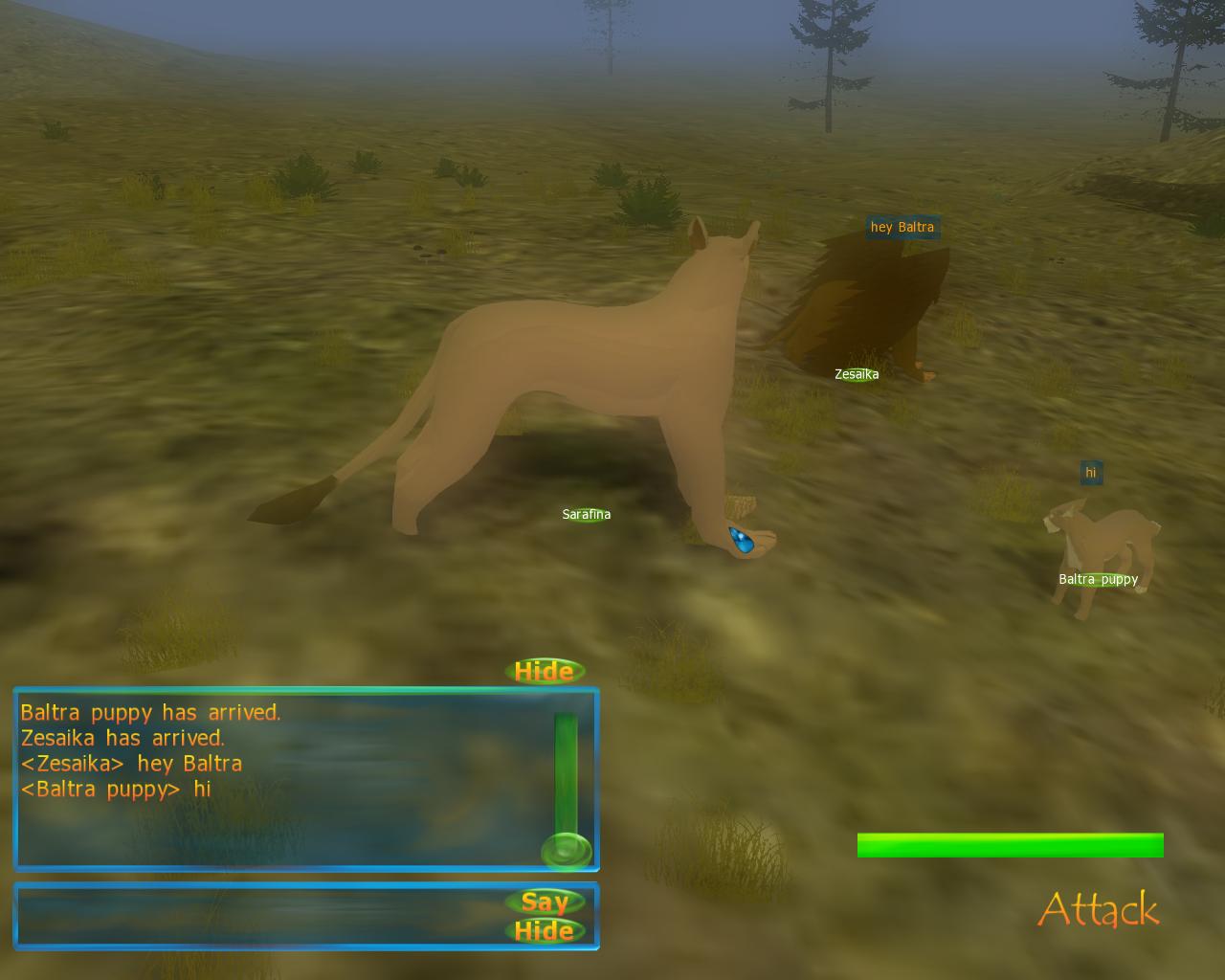
Task: Hide the chat log using the Hide tab above it
Action: (x=544, y=671)
